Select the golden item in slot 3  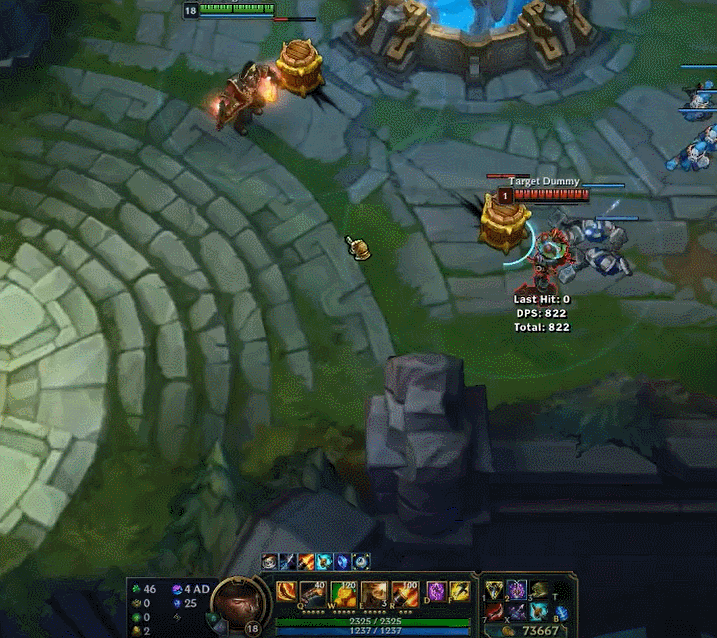(x=539, y=590)
